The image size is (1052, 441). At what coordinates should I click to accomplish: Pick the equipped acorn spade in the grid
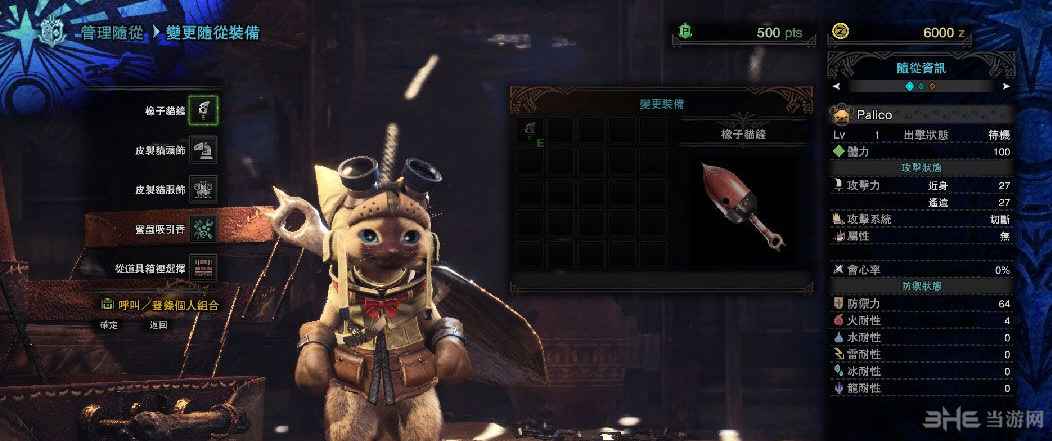pyautogui.click(x=529, y=130)
